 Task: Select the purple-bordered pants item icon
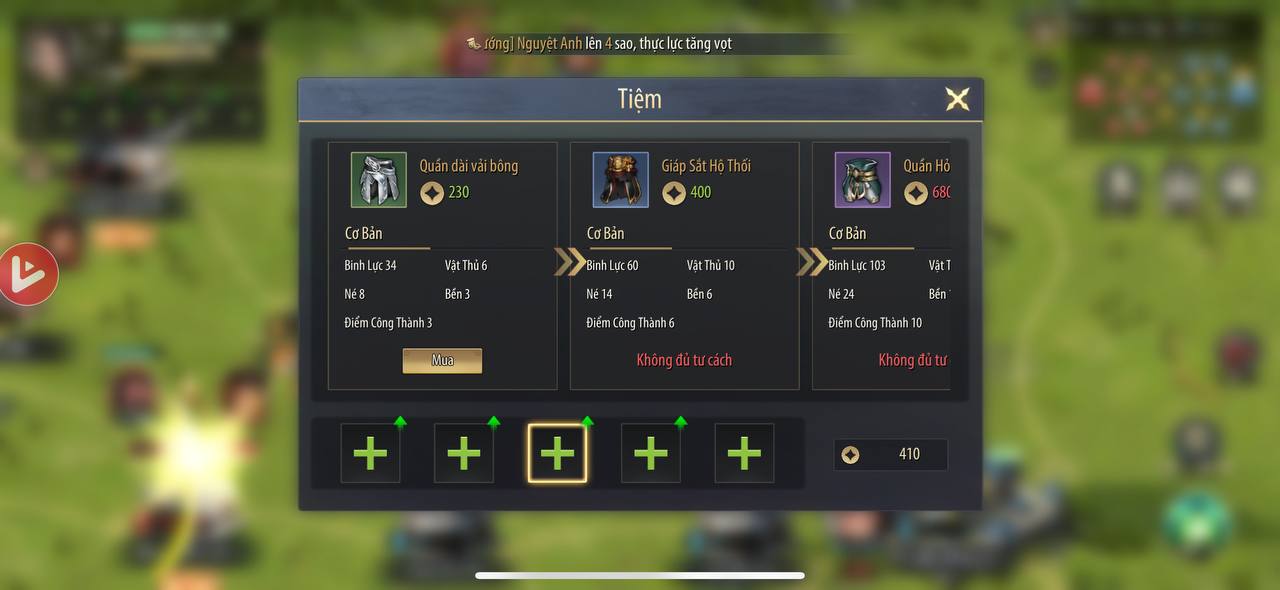(x=863, y=180)
